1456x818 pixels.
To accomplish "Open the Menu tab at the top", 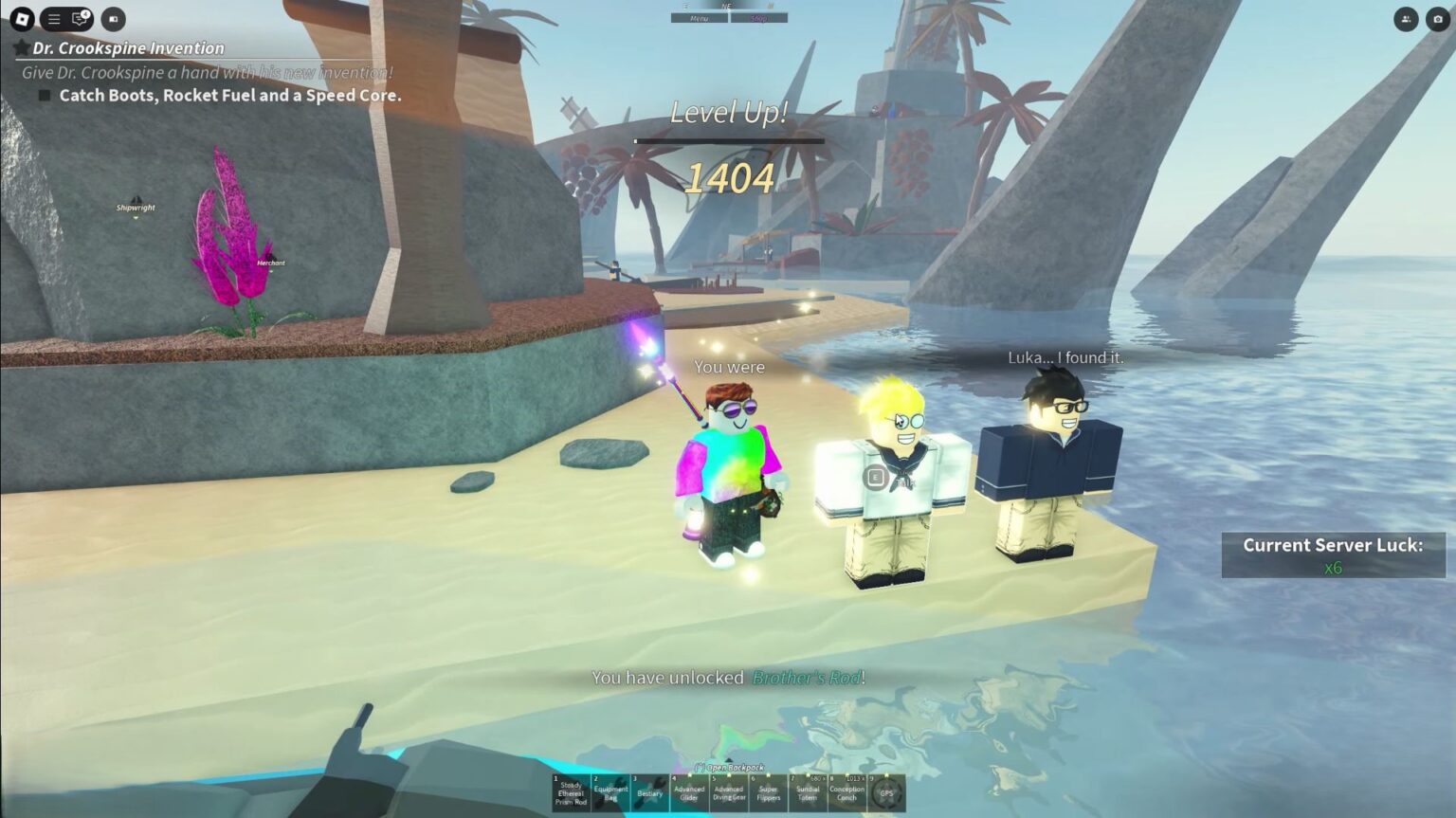I will (x=699, y=17).
